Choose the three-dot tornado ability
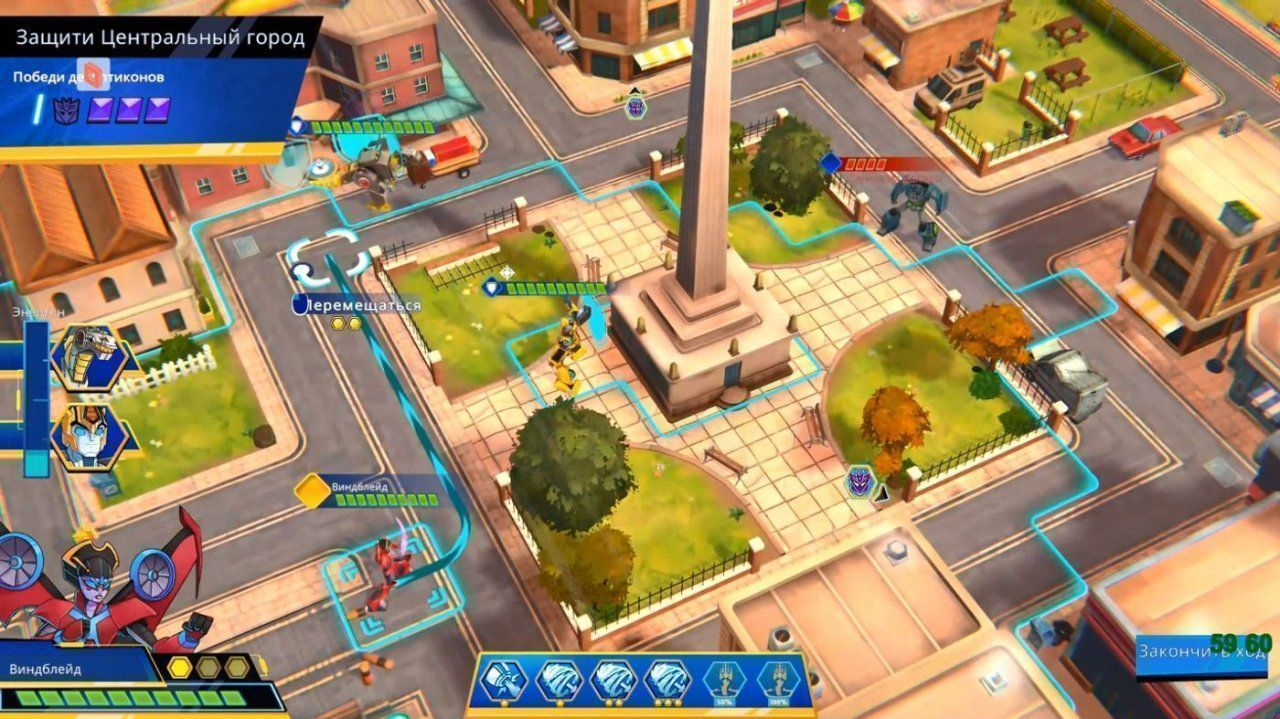This screenshot has height=719, width=1280. coord(668,681)
